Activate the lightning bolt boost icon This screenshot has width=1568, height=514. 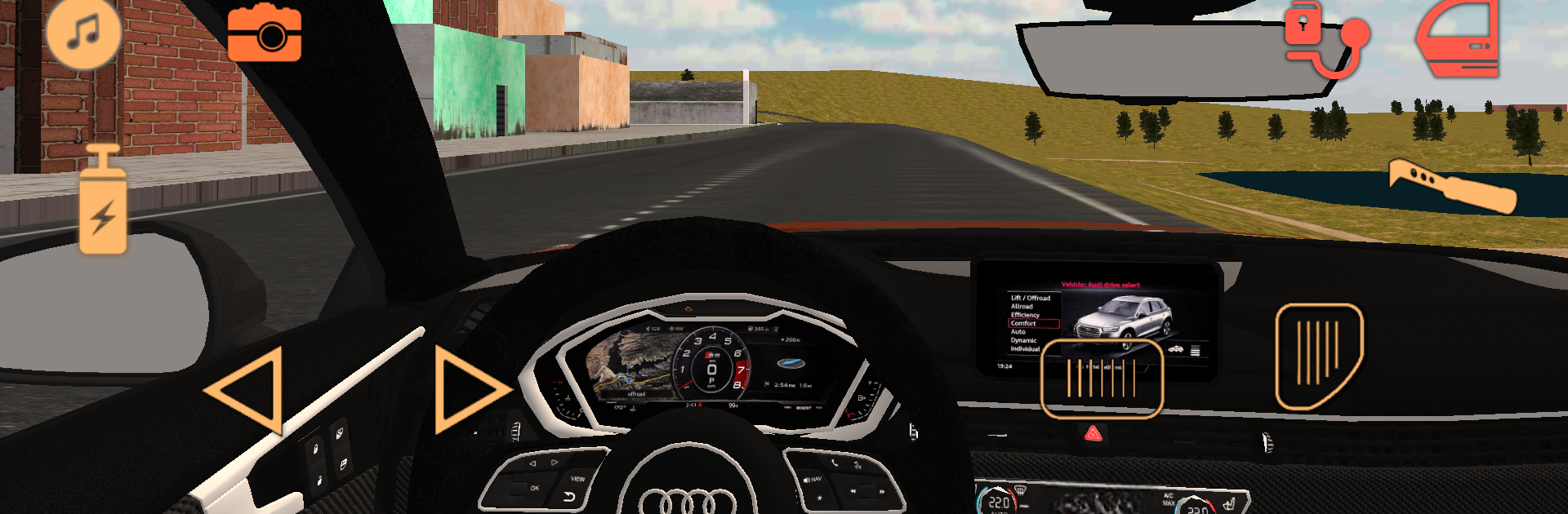point(103,202)
